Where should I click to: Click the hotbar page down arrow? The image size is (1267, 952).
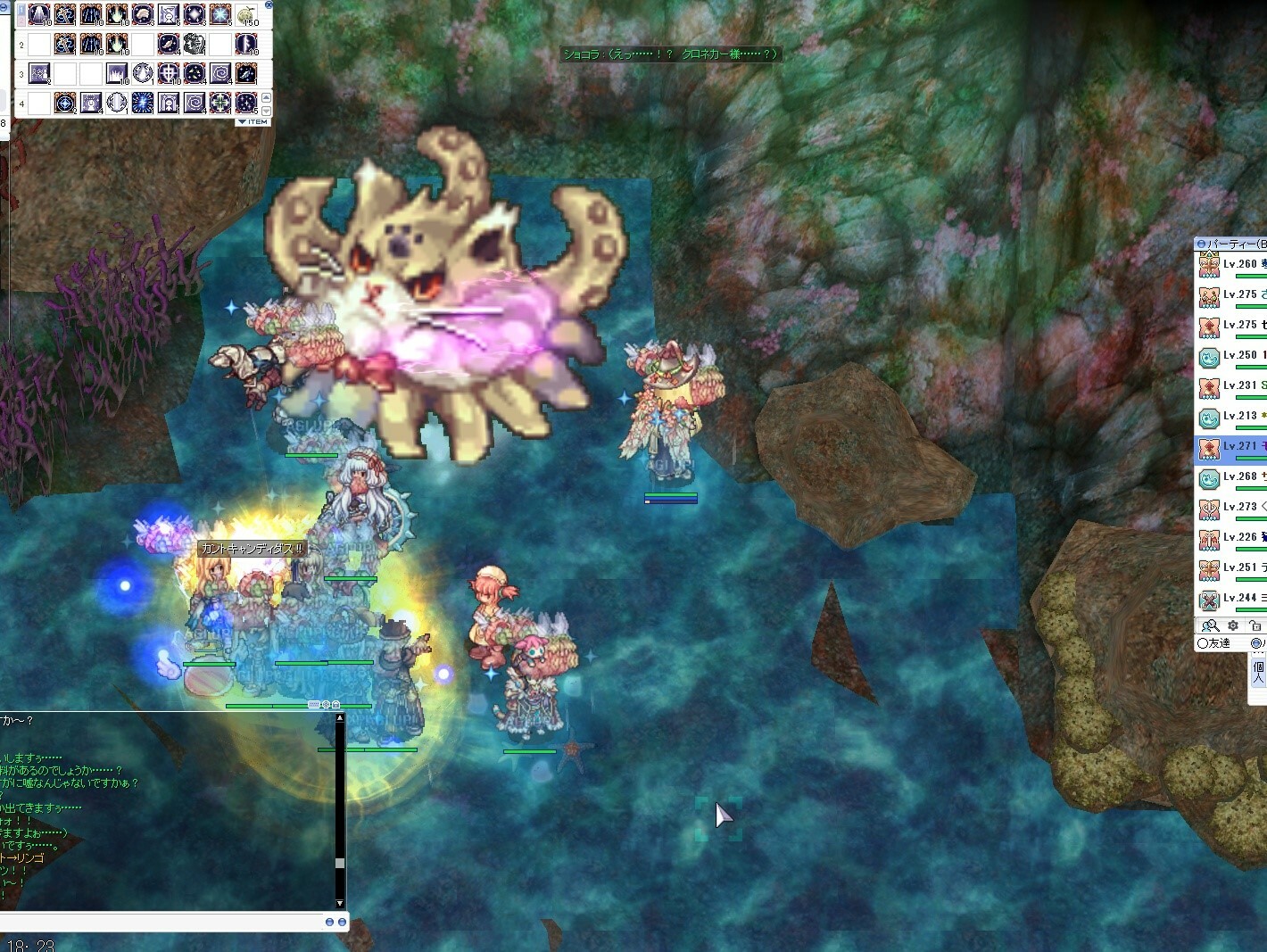click(266, 111)
